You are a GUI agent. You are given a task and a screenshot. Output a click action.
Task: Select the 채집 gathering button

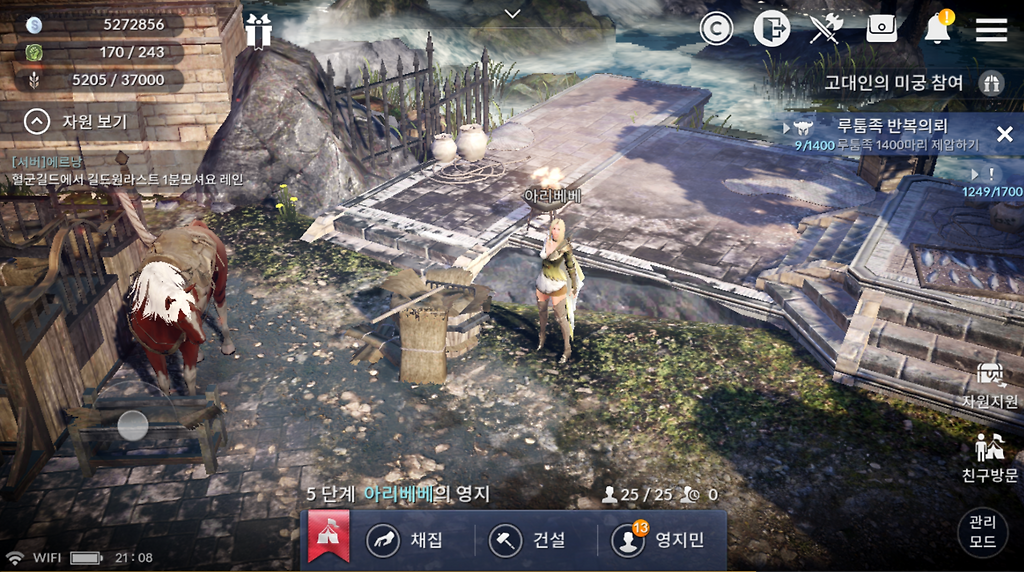point(406,540)
